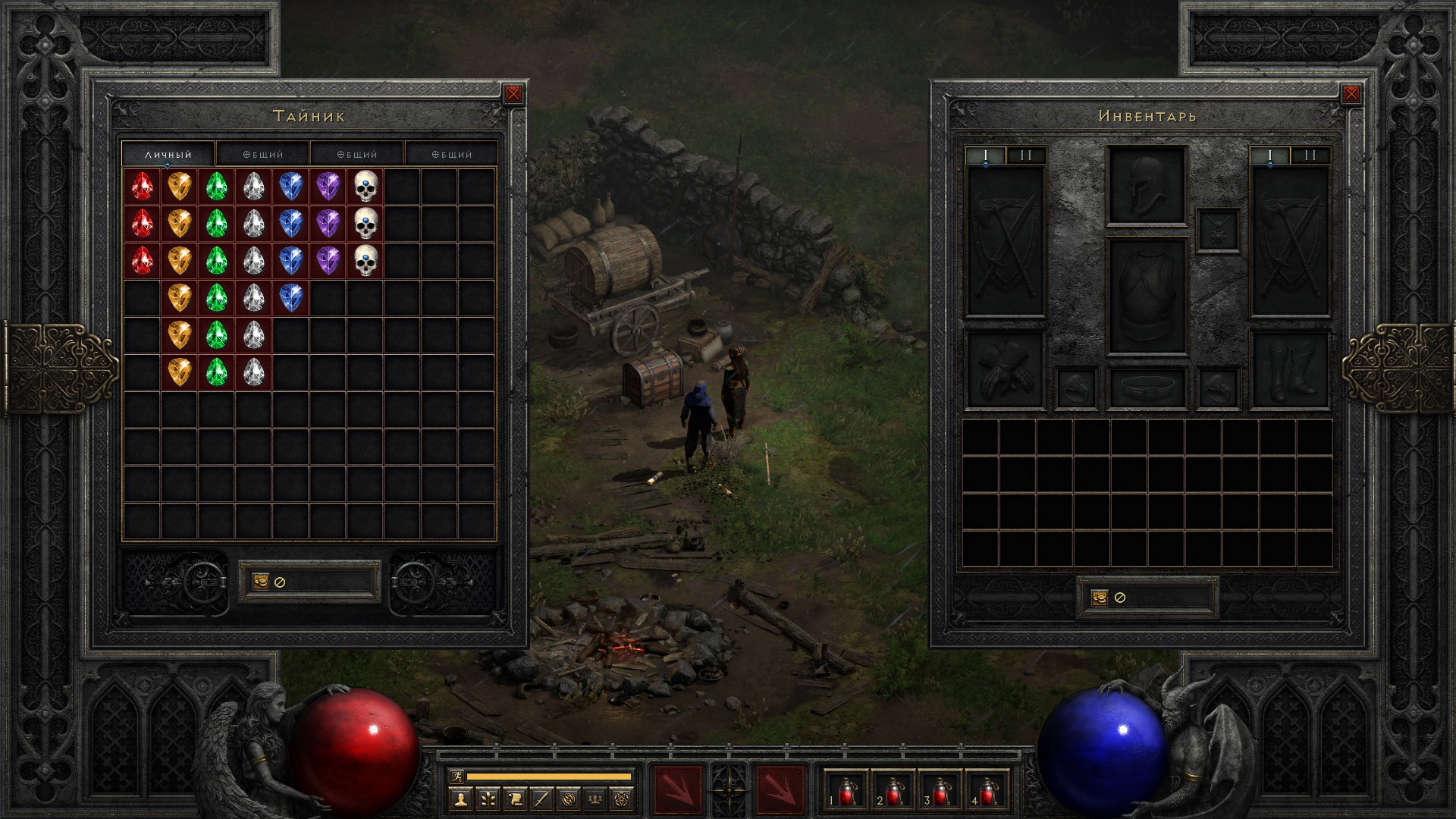
Task: Click the gold coins button in the inventory
Action: (1100, 598)
